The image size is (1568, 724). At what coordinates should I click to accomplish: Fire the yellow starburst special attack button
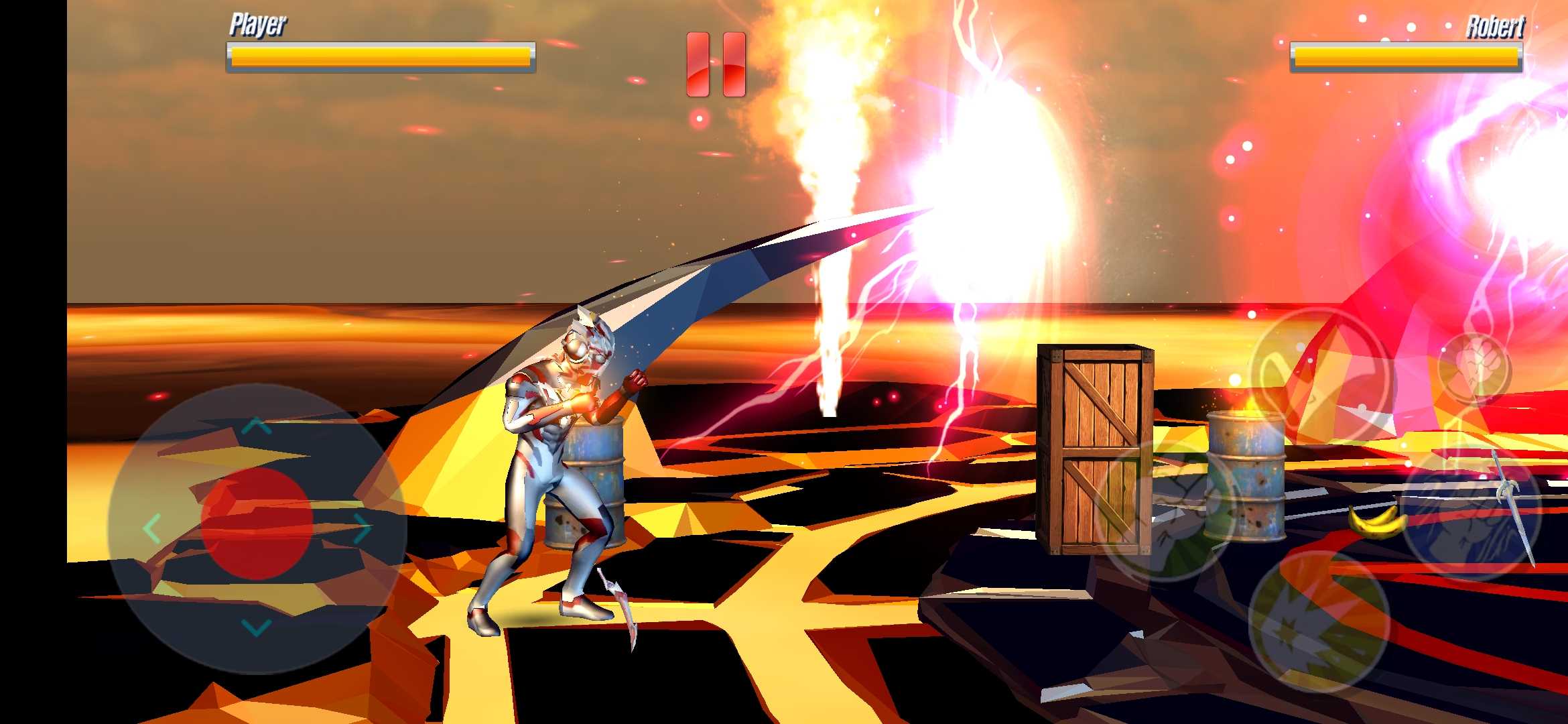click(1319, 621)
